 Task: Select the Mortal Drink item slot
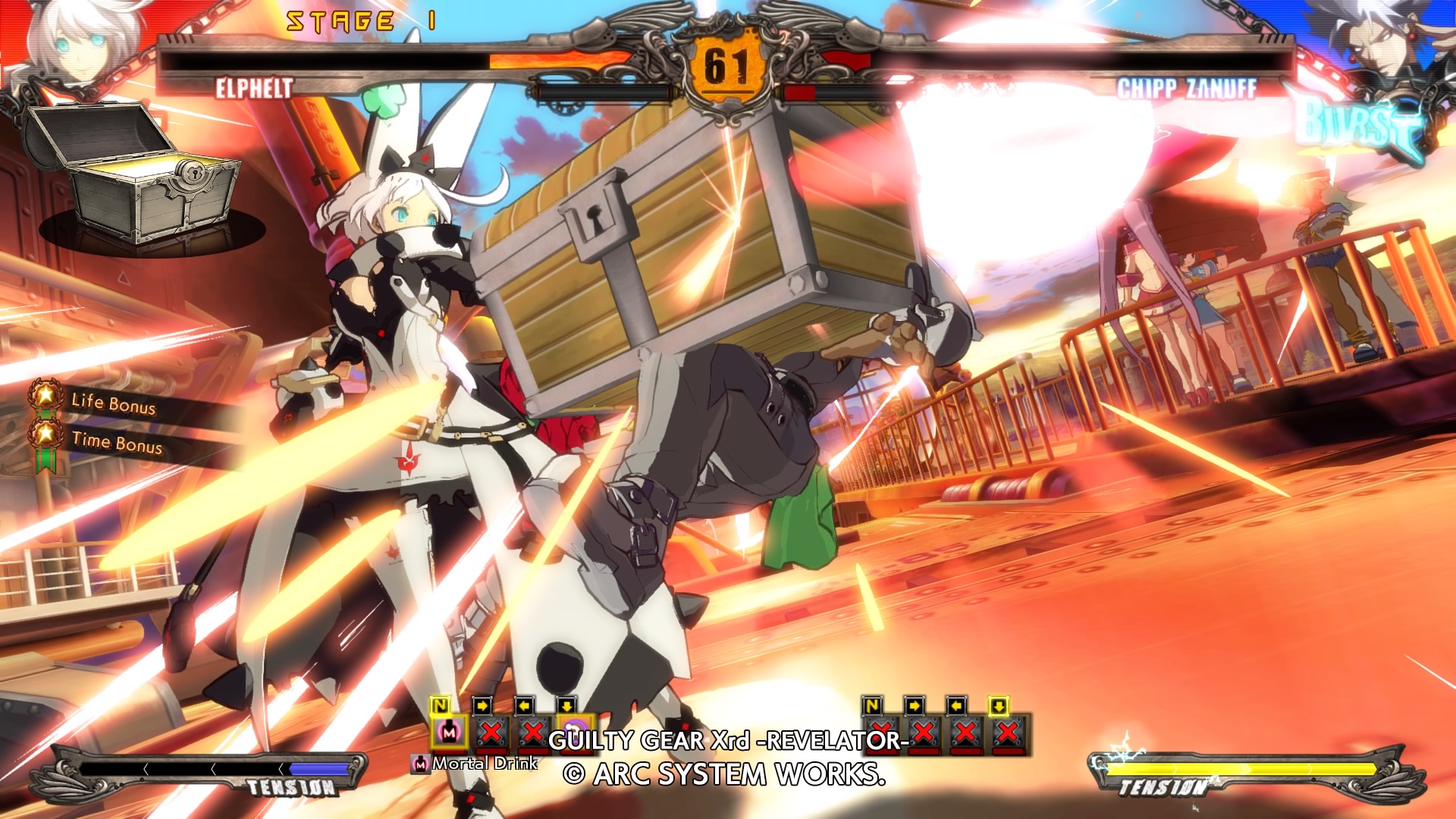[x=450, y=732]
